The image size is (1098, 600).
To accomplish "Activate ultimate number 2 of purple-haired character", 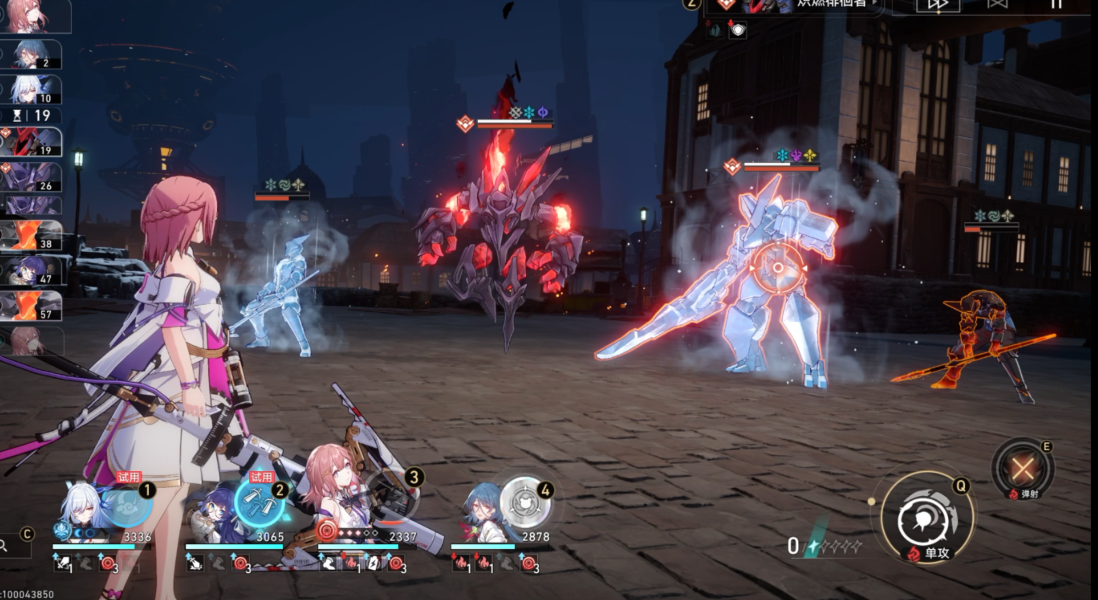I will pyautogui.click(x=260, y=503).
